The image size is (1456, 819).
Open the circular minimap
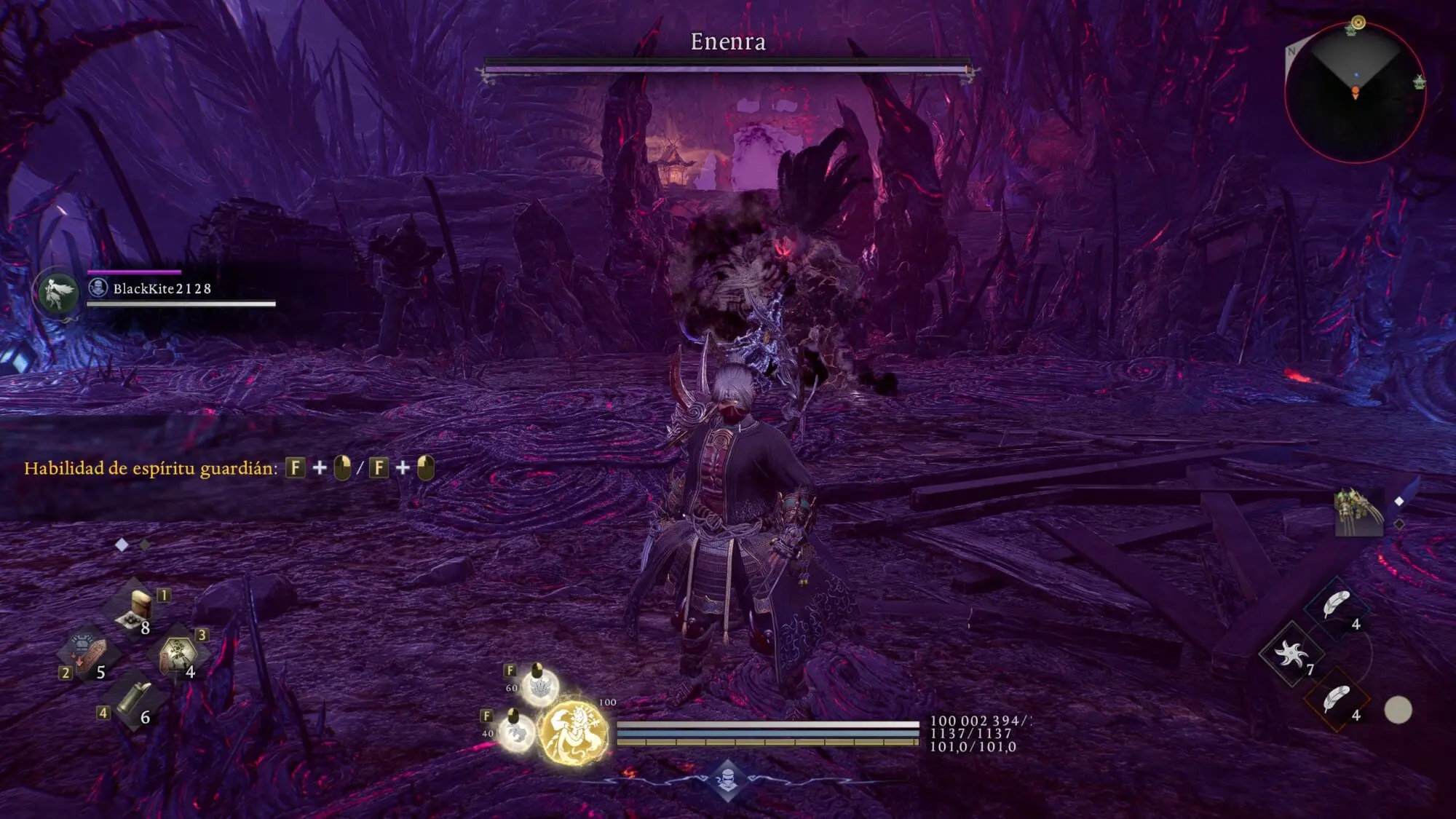[1355, 92]
